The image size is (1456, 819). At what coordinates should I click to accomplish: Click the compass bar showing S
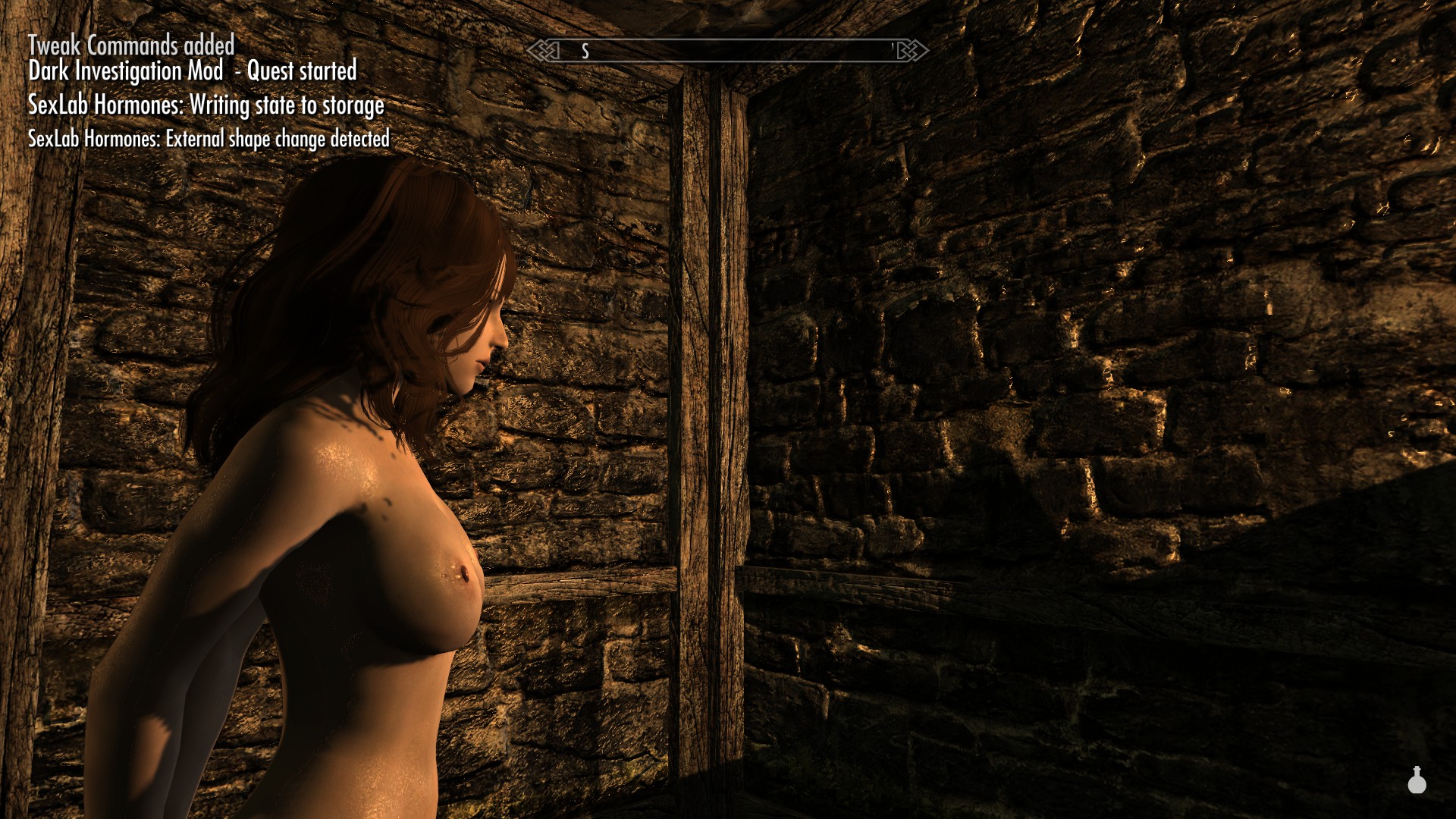[x=727, y=51]
